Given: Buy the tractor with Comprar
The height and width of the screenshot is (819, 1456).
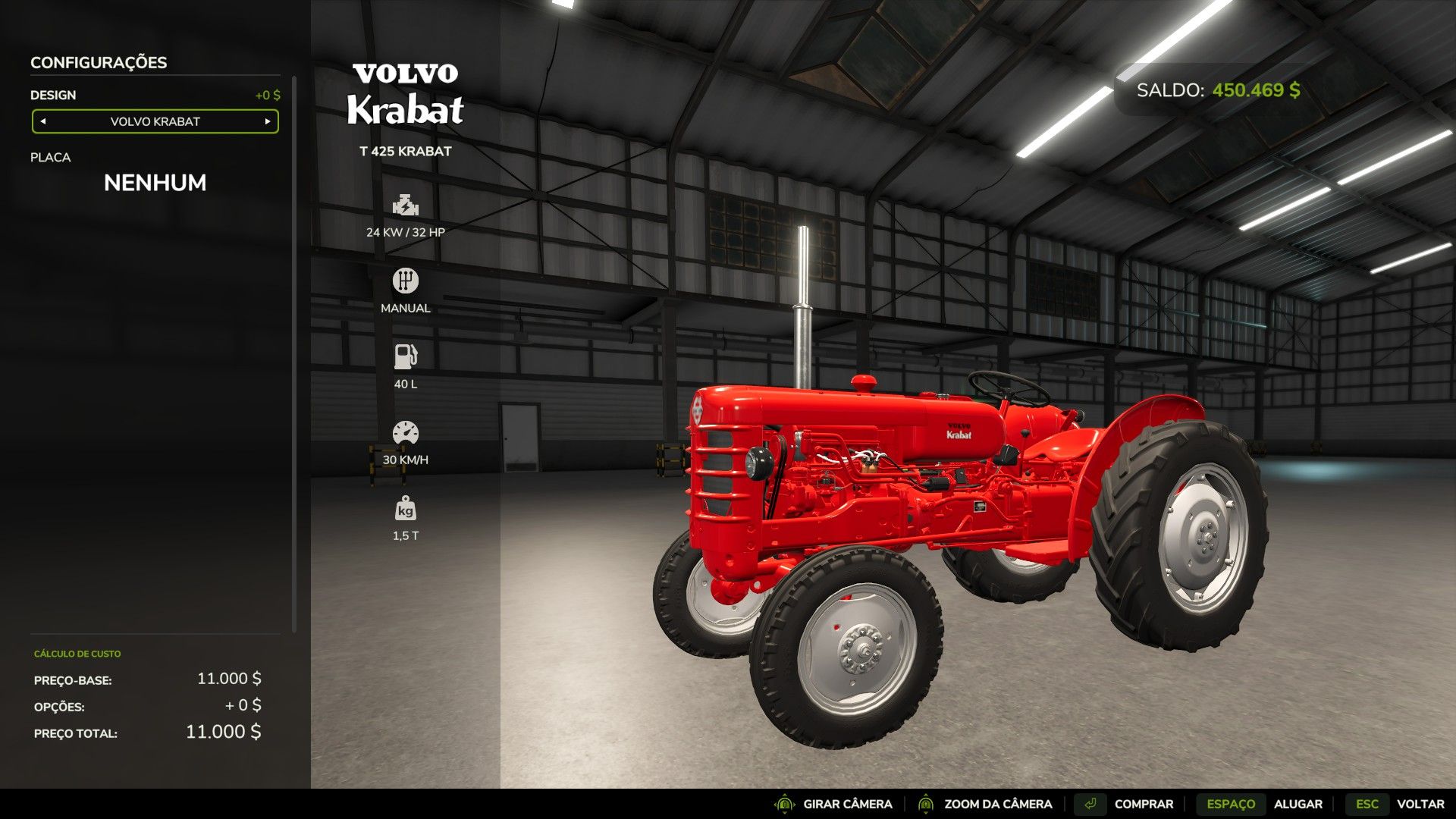Looking at the screenshot, I should pos(1143,804).
